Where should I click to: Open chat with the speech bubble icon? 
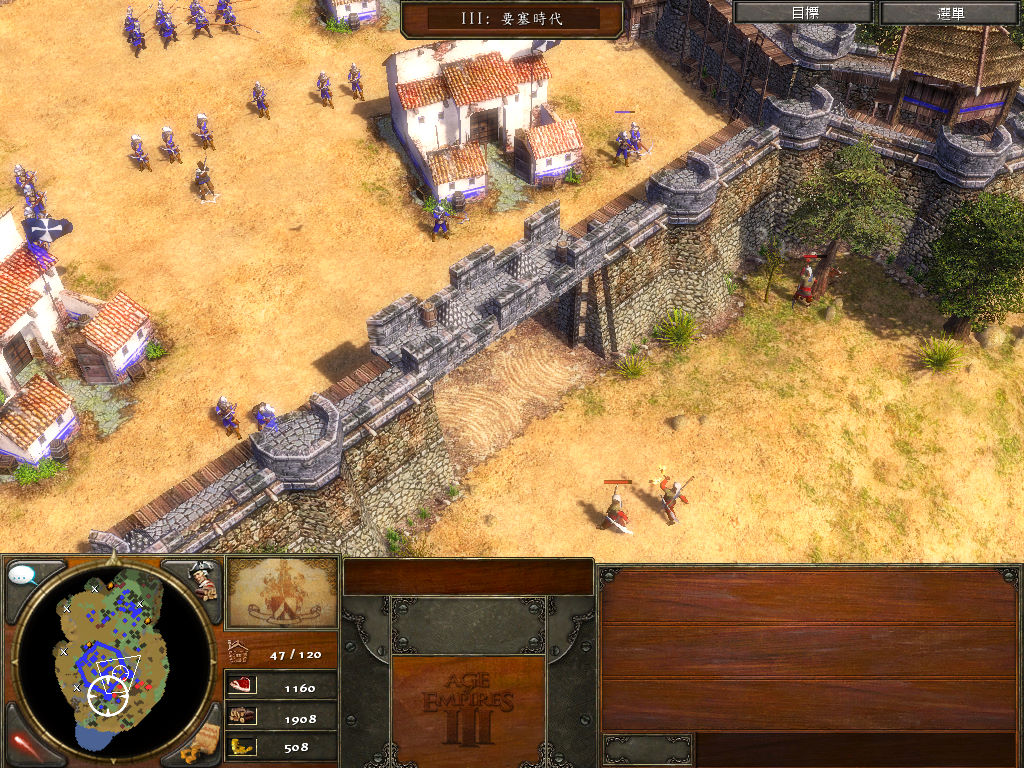(23, 576)
